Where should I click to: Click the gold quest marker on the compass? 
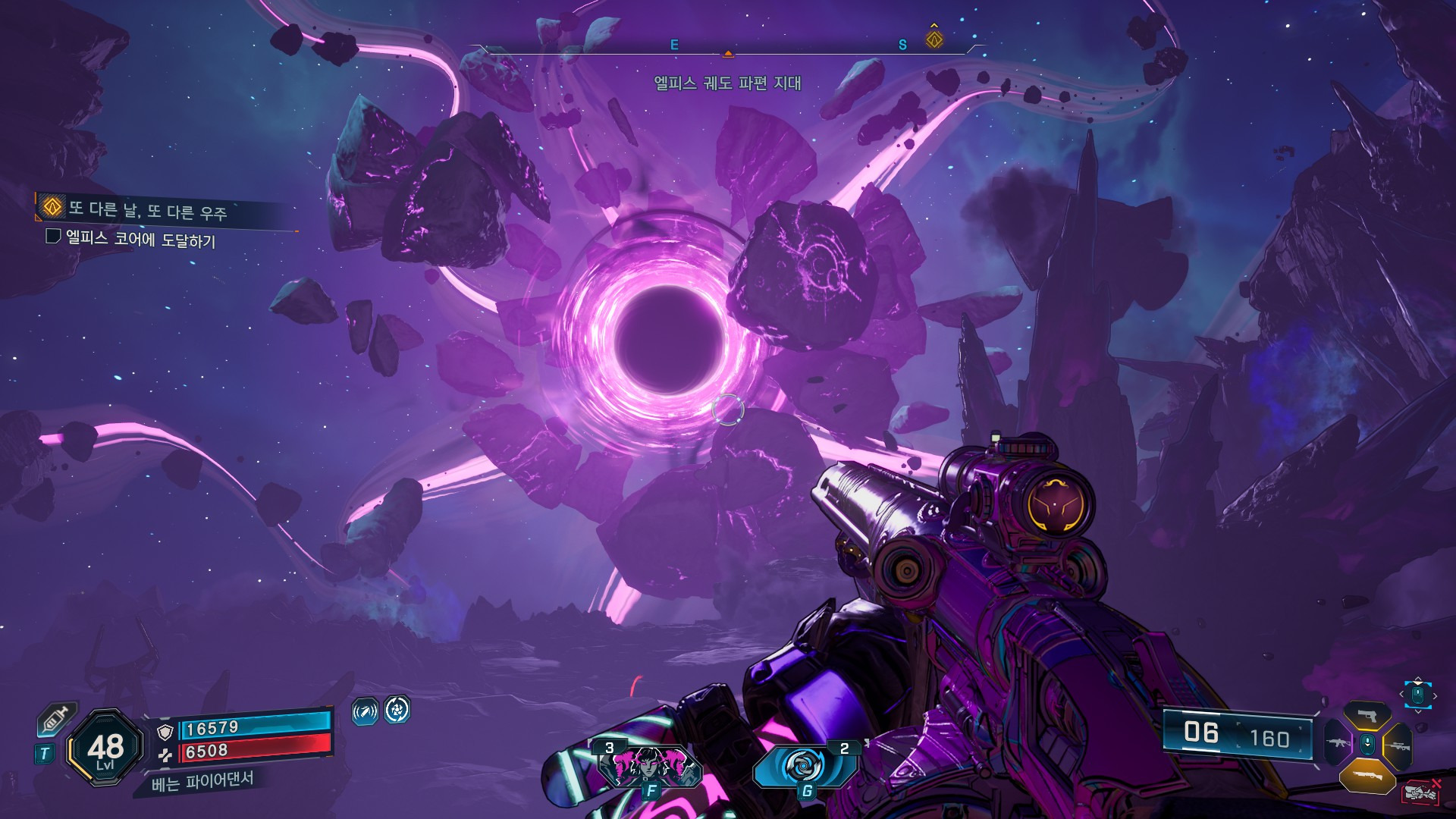(934, 38)
